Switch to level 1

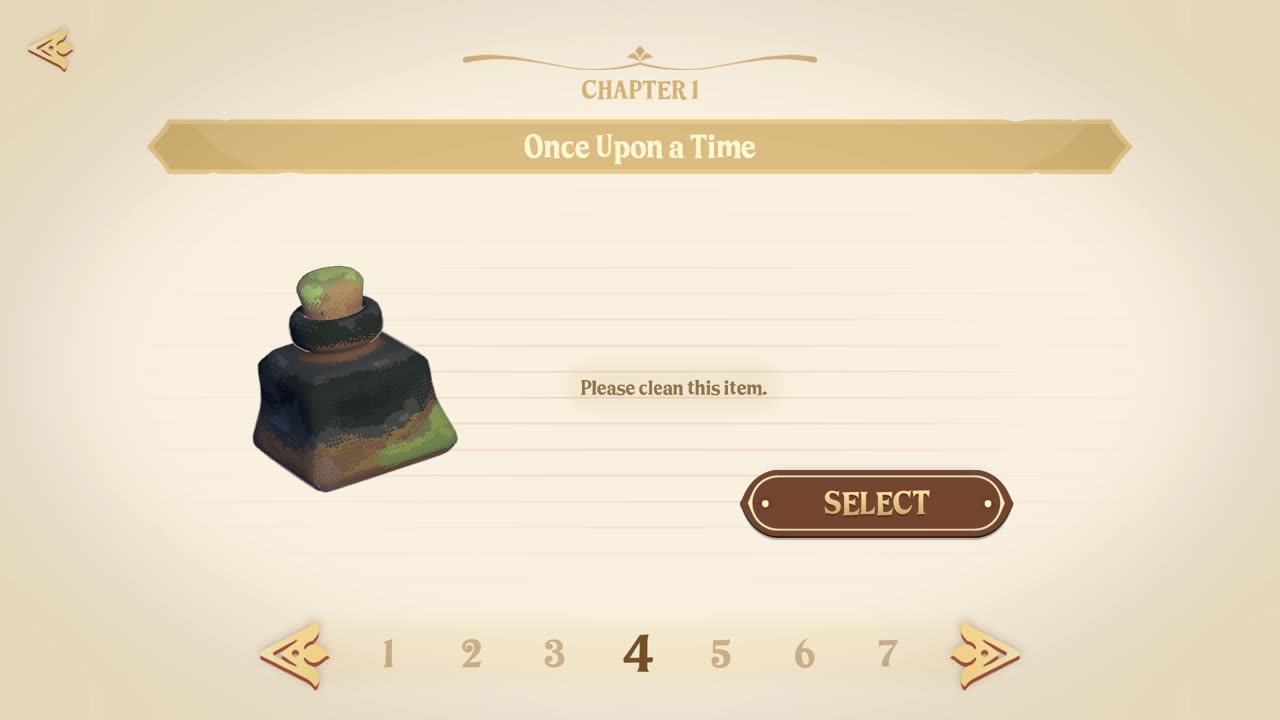(388, 655)
